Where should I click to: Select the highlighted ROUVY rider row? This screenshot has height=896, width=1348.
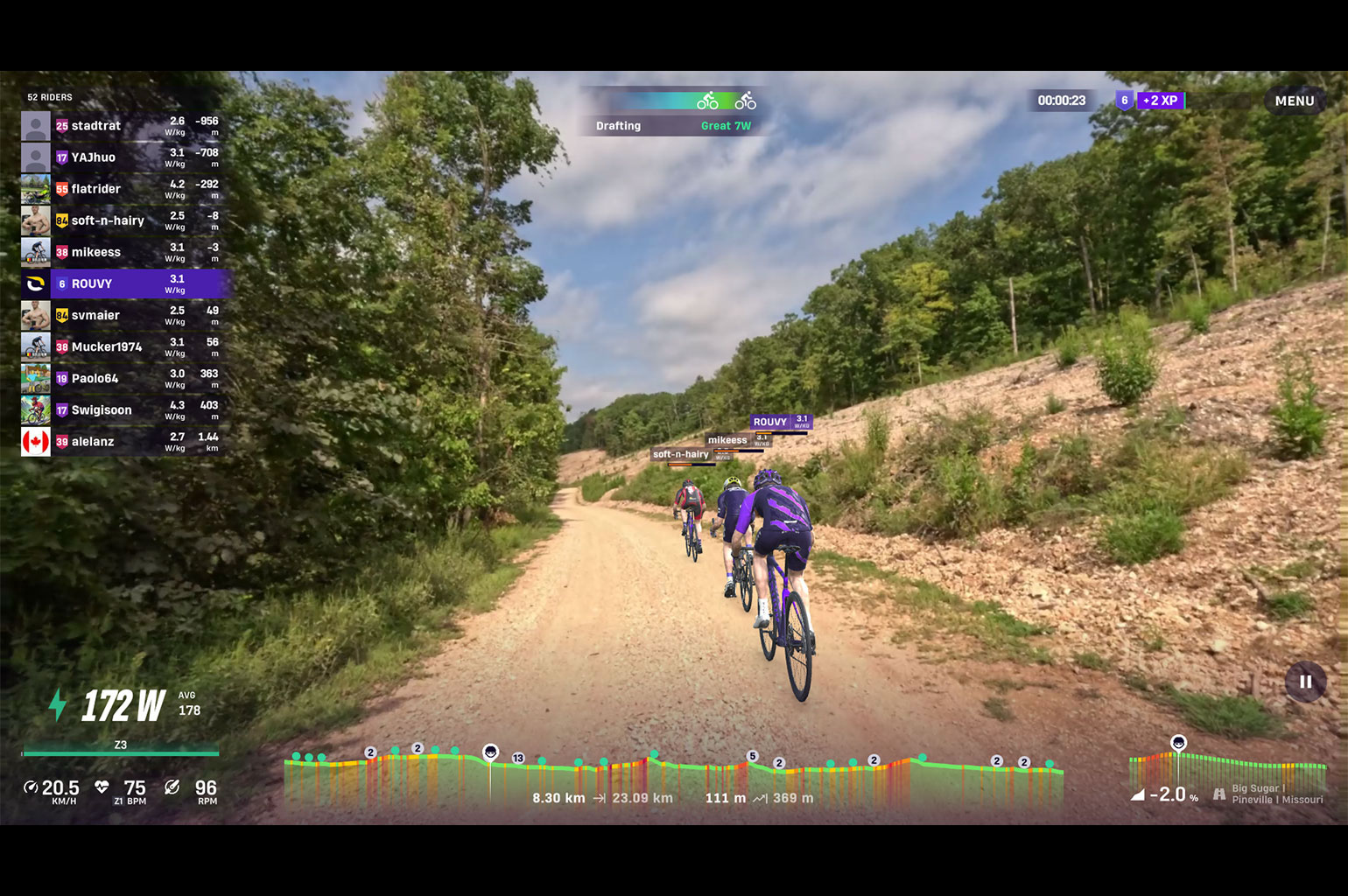tap(121, 283)
